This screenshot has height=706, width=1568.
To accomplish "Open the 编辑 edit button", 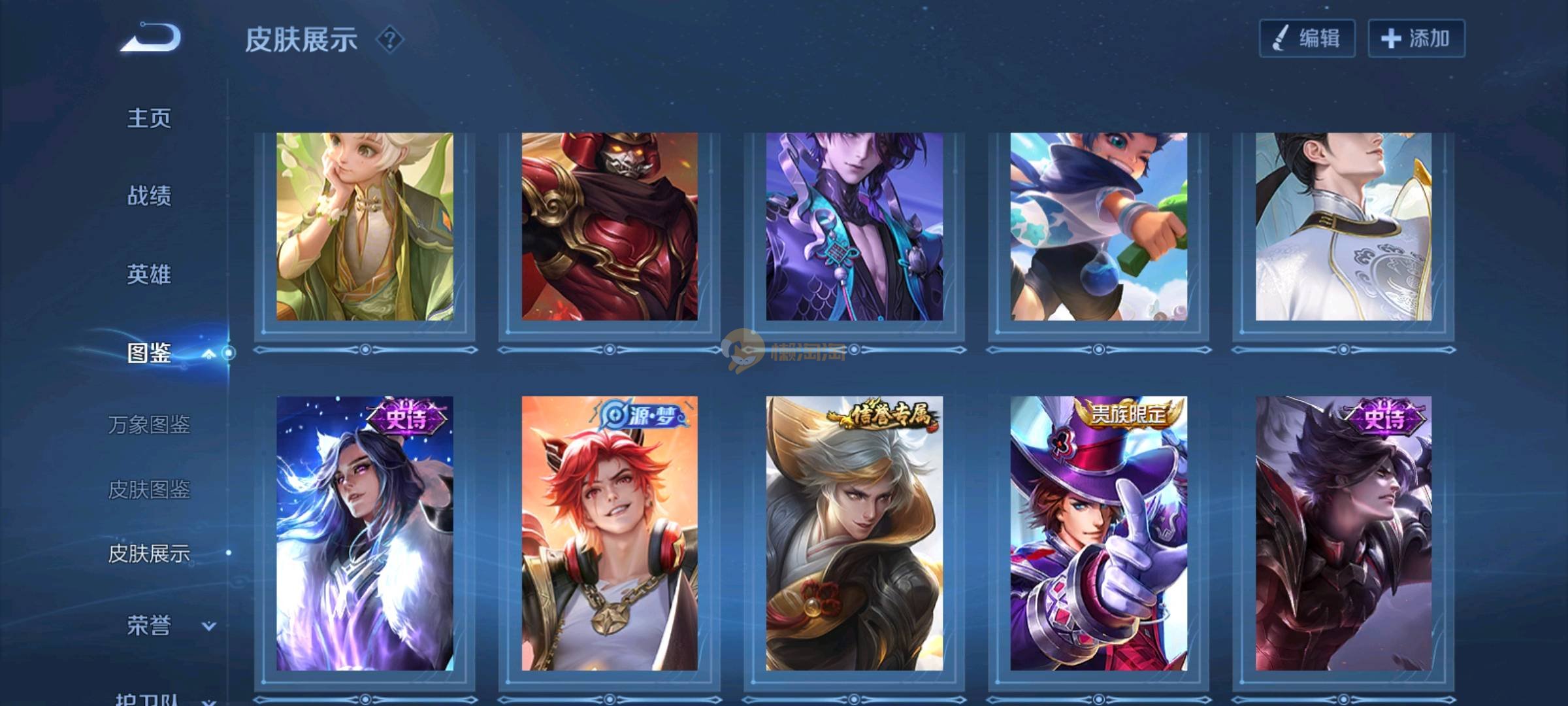I will tap(1307, 39).
